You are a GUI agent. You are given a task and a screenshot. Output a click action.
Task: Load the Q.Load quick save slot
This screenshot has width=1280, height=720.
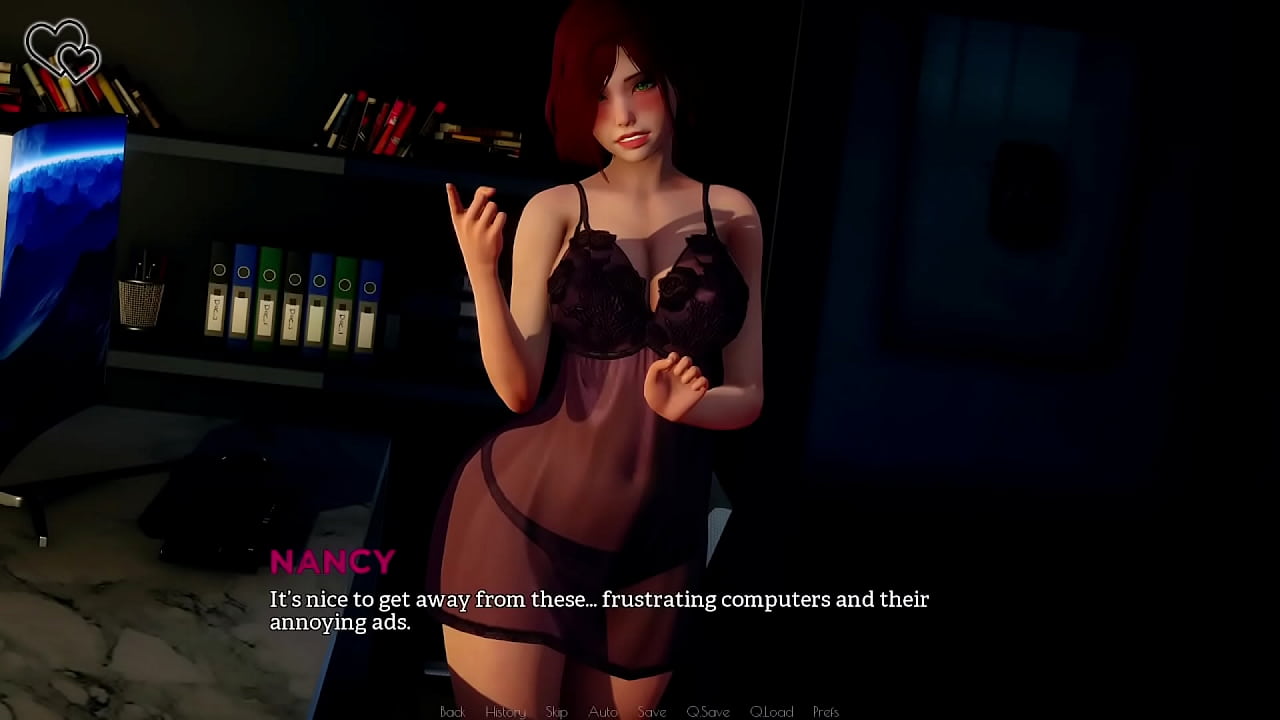[772, 712]
